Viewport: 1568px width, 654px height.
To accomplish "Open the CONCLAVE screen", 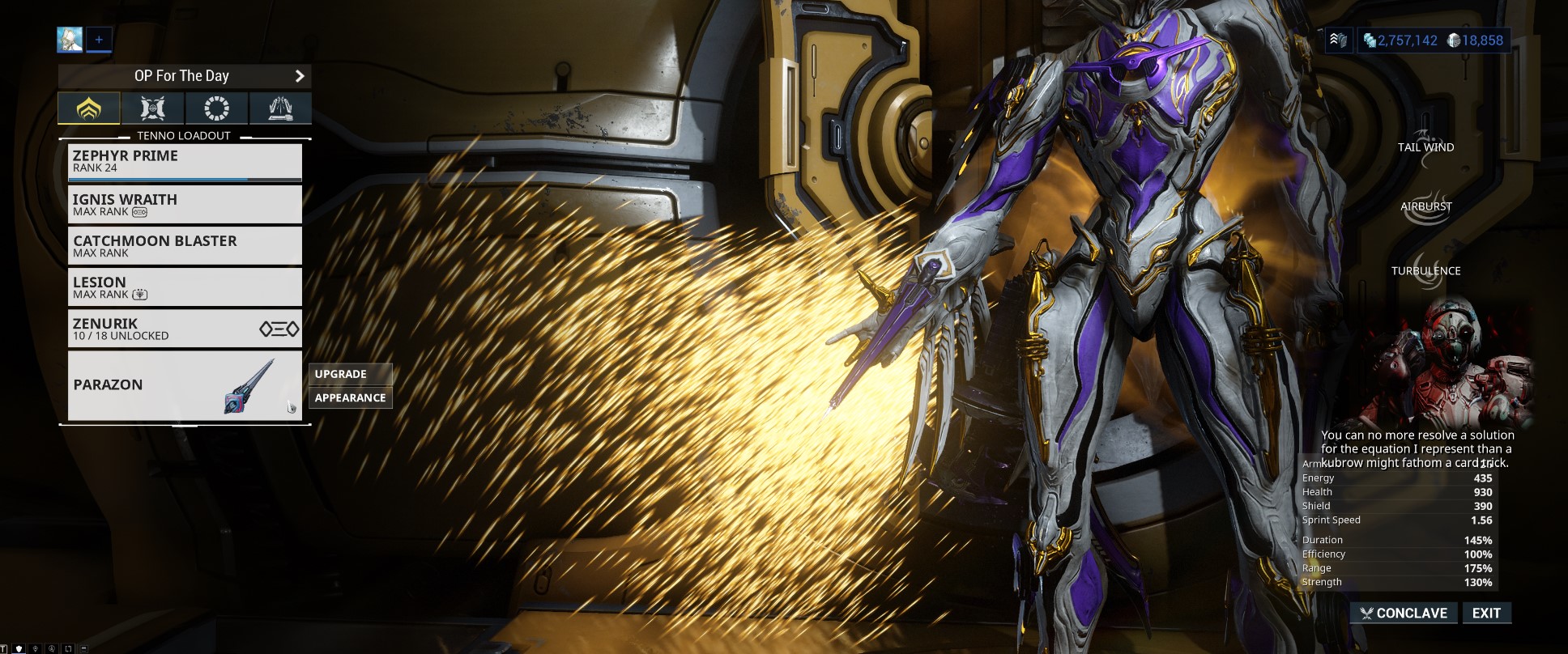I will tap(1403, 613).
